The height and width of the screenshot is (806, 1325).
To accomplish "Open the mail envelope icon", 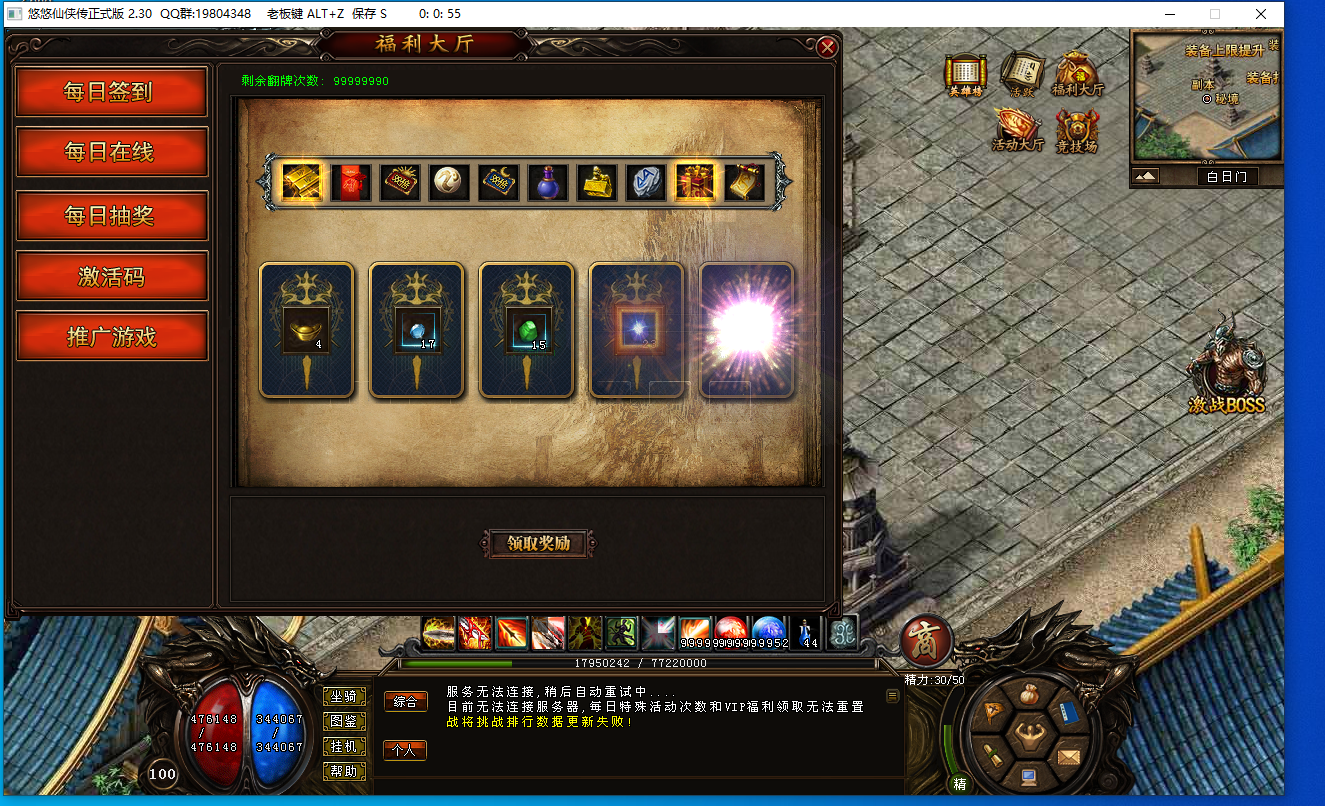I will tap(1069, 756).
